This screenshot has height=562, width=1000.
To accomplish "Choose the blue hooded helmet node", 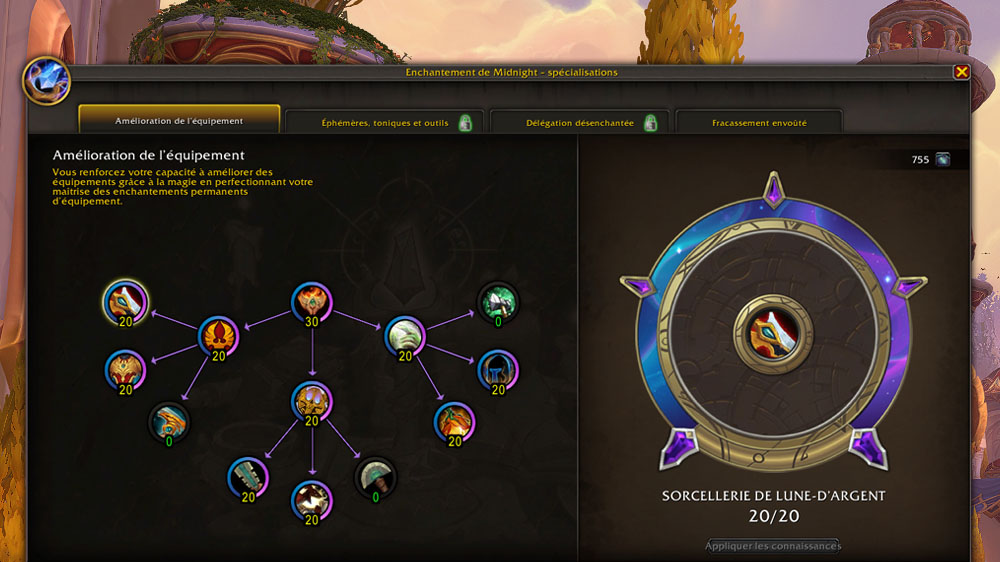I will point(497,370).
